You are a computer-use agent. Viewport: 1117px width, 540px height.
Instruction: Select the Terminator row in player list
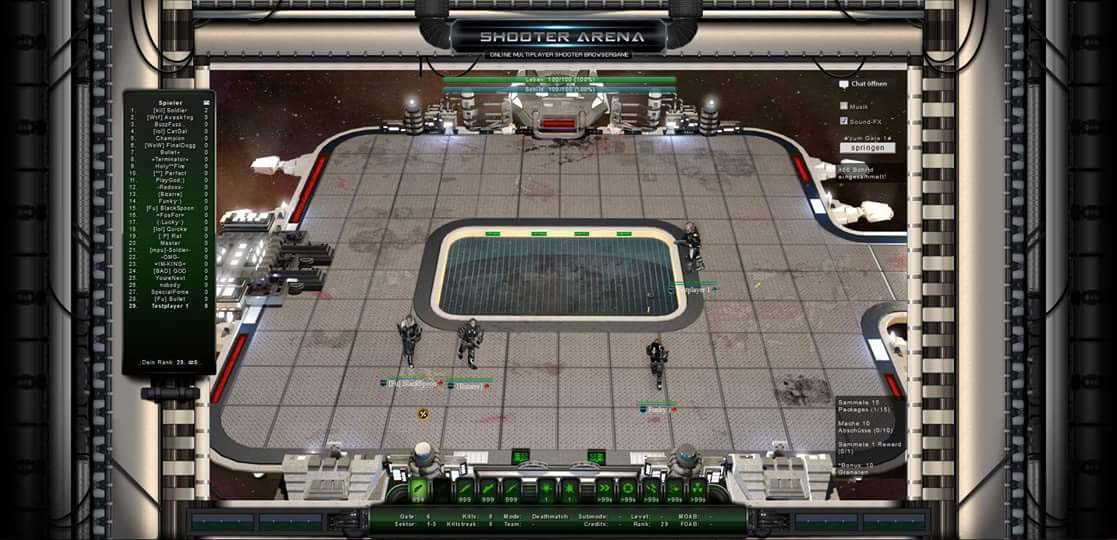coord(169,159)
